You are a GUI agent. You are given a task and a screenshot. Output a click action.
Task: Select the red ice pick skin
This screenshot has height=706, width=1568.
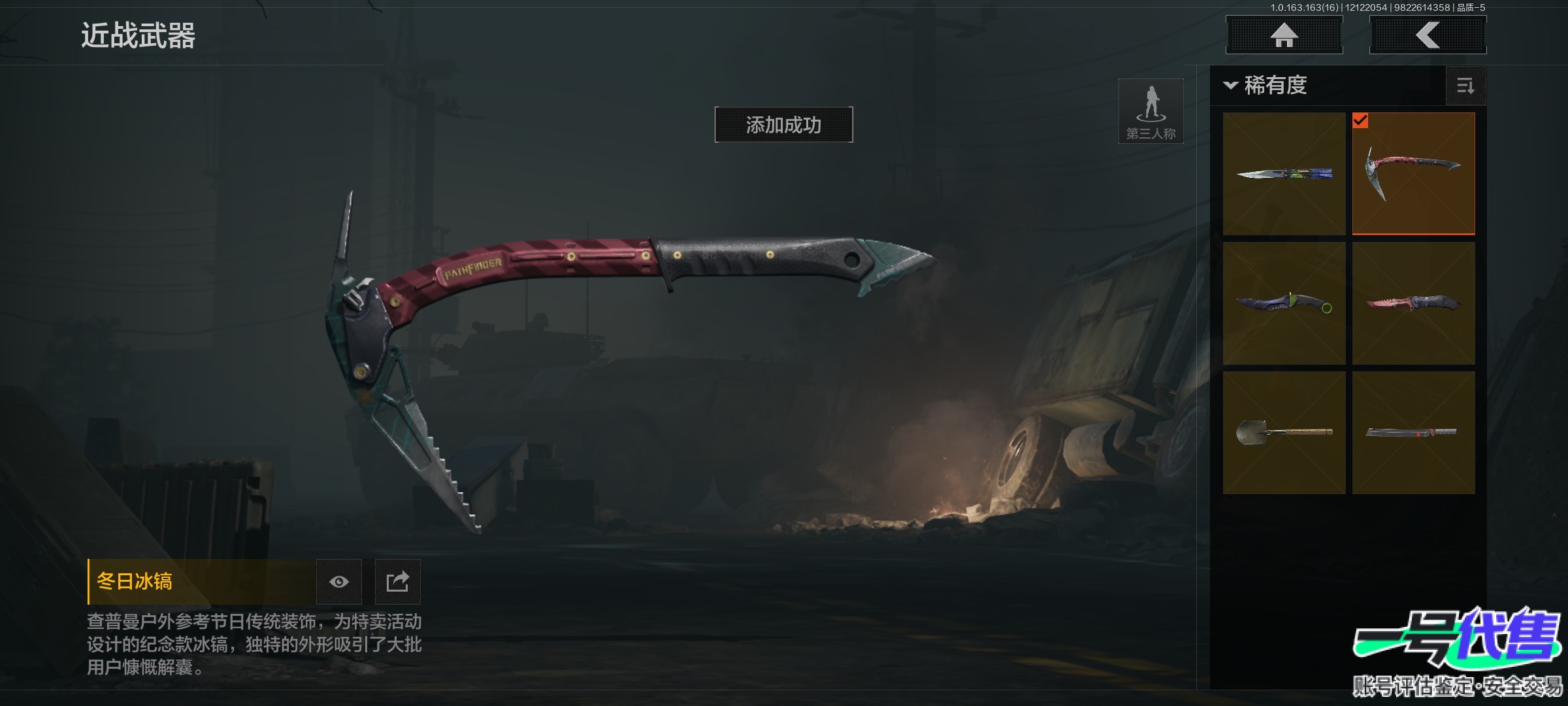point(1413,174)
